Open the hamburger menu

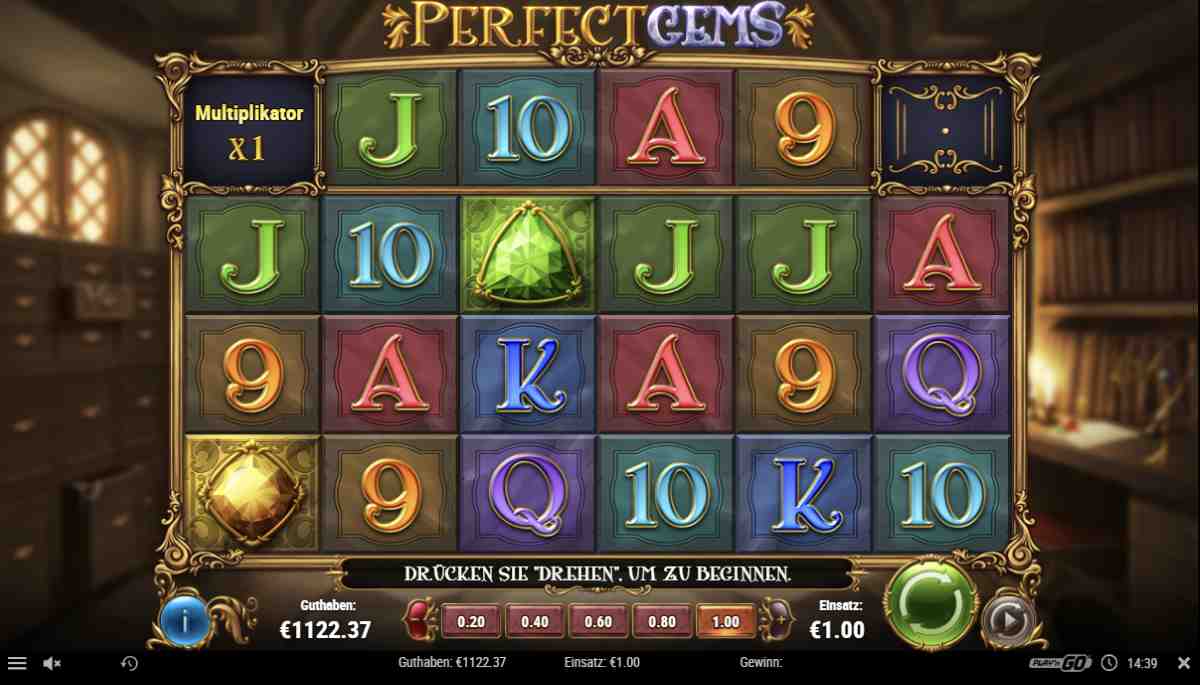pyautogui.click(x=17, y=663)
